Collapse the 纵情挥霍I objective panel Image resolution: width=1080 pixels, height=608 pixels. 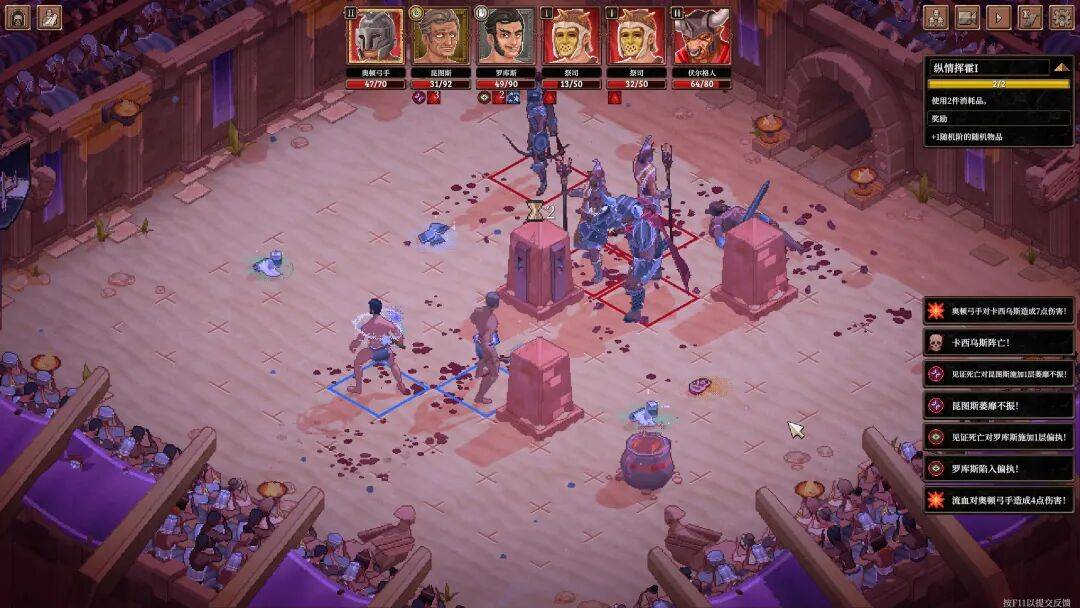click(x=1062, y=68)
